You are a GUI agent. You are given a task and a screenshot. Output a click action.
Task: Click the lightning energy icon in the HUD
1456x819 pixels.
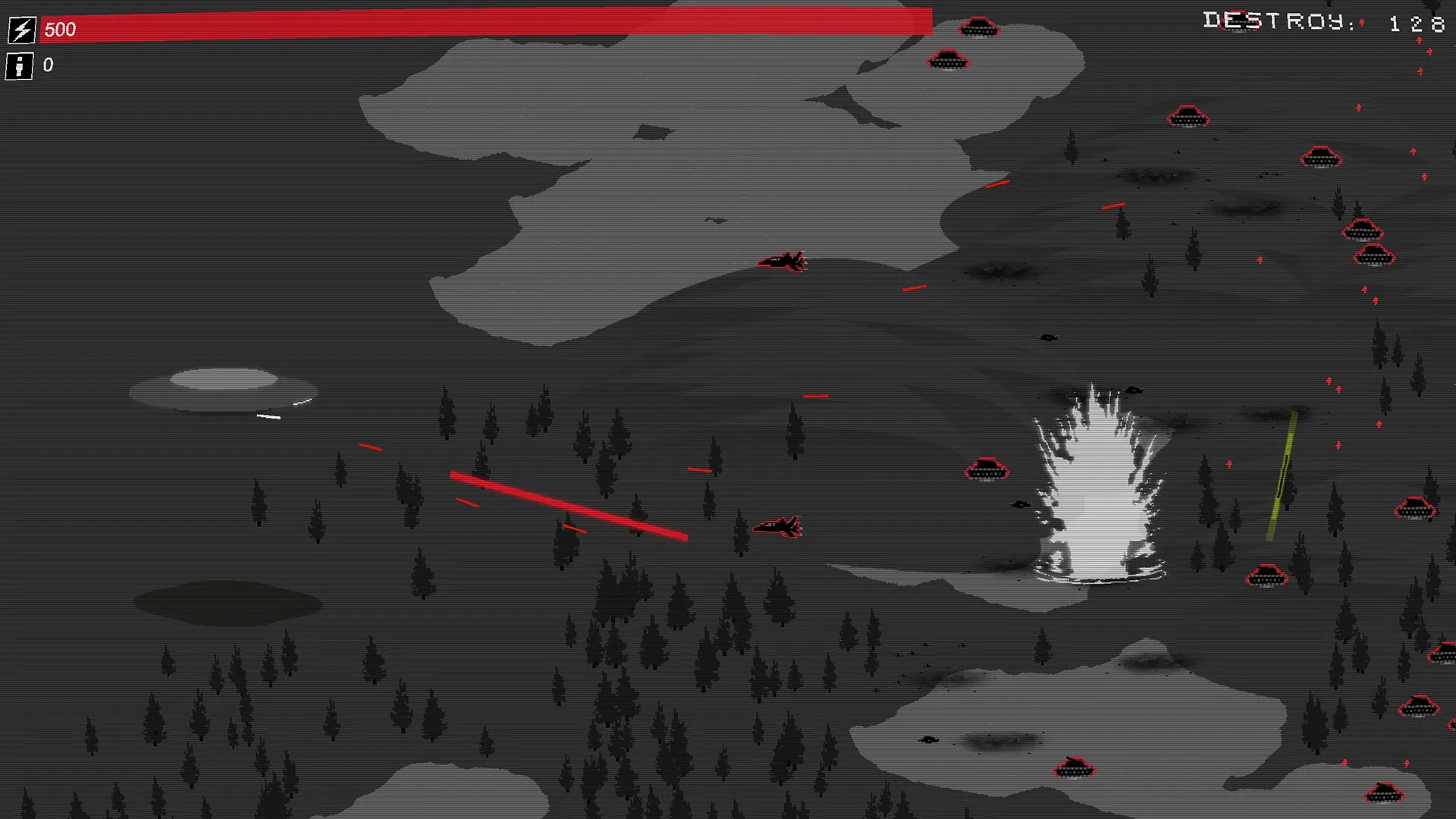[20, 30]
